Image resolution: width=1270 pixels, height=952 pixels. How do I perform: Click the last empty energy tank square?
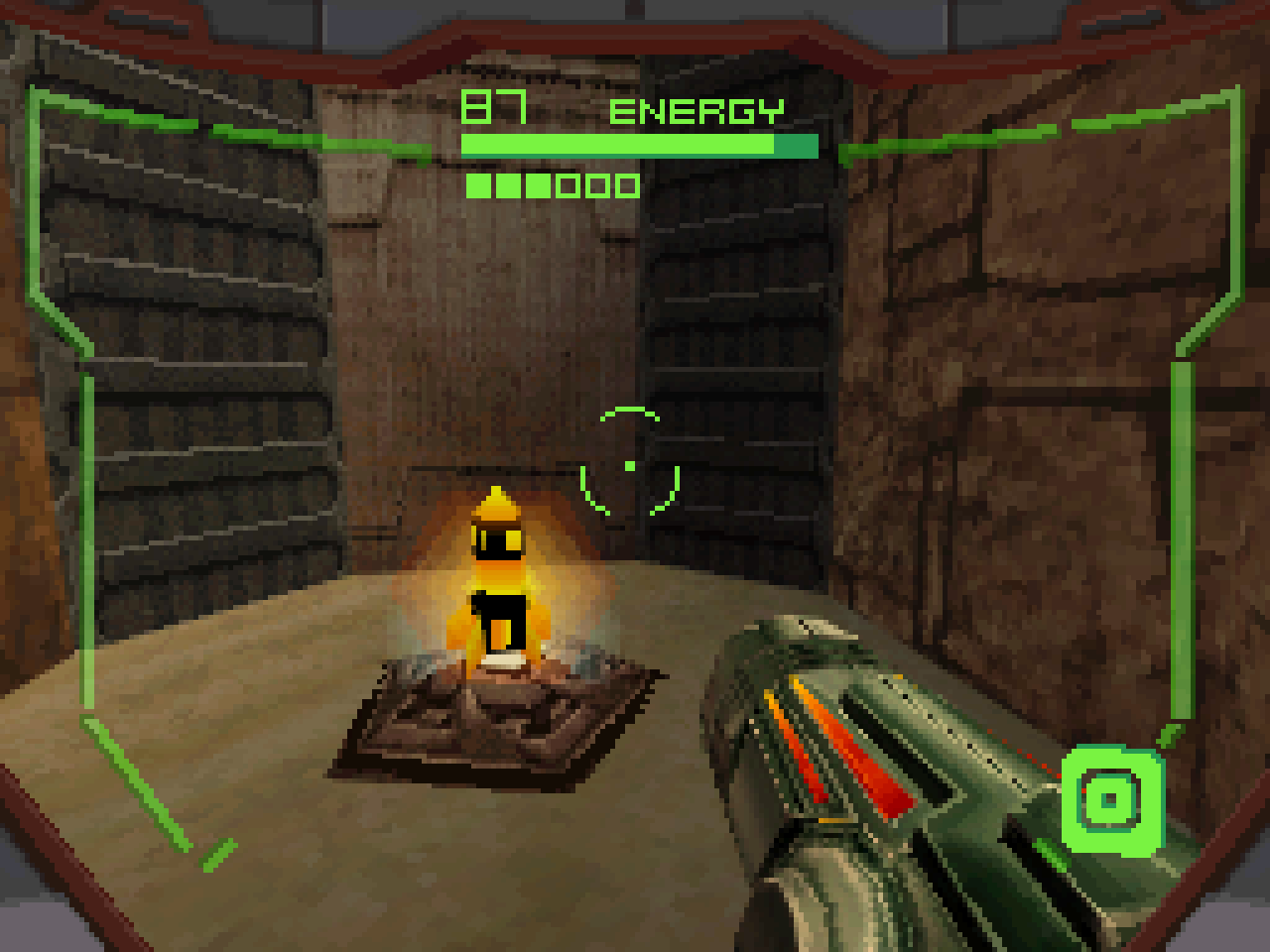pos(627,184)
